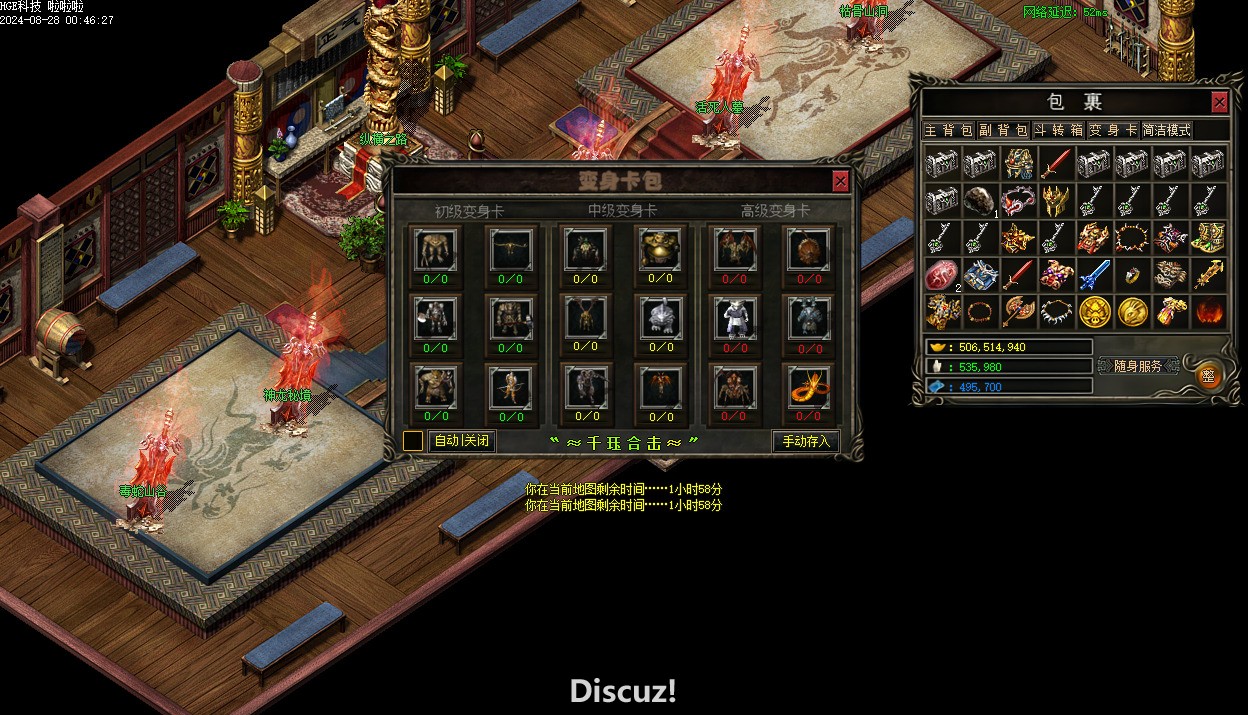
Task: Open the 副背包 tab
Action: coord(1003,130)
